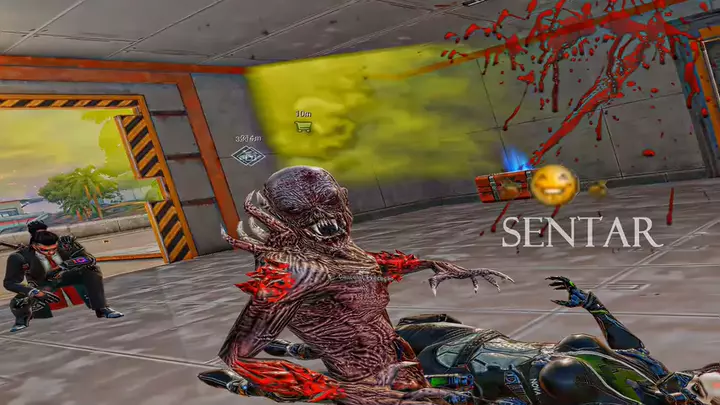Select the green shopping cart shop marker

303,127
